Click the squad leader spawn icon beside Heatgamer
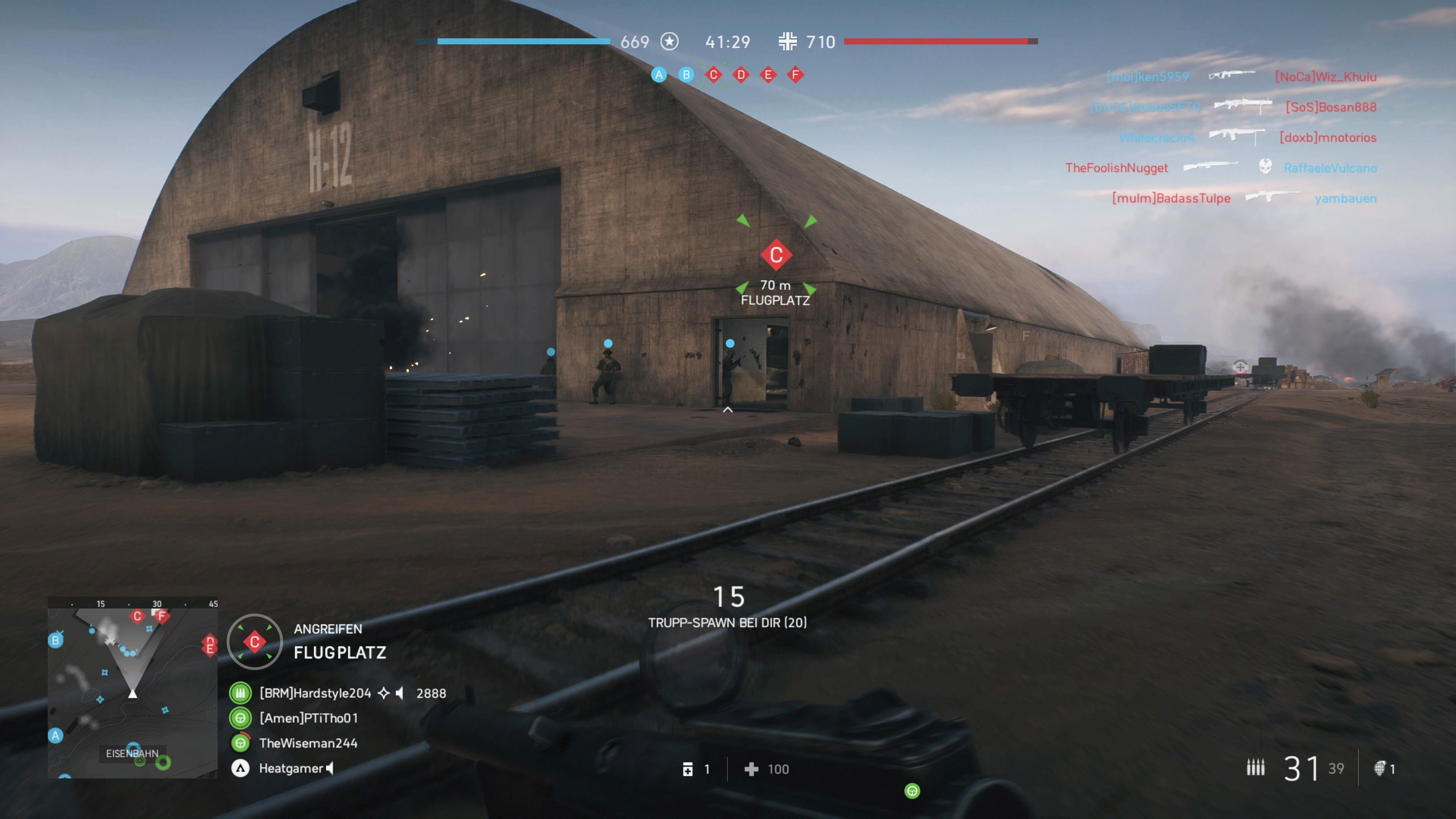The width and height of the screenshot is (1456, 819). 240,768
